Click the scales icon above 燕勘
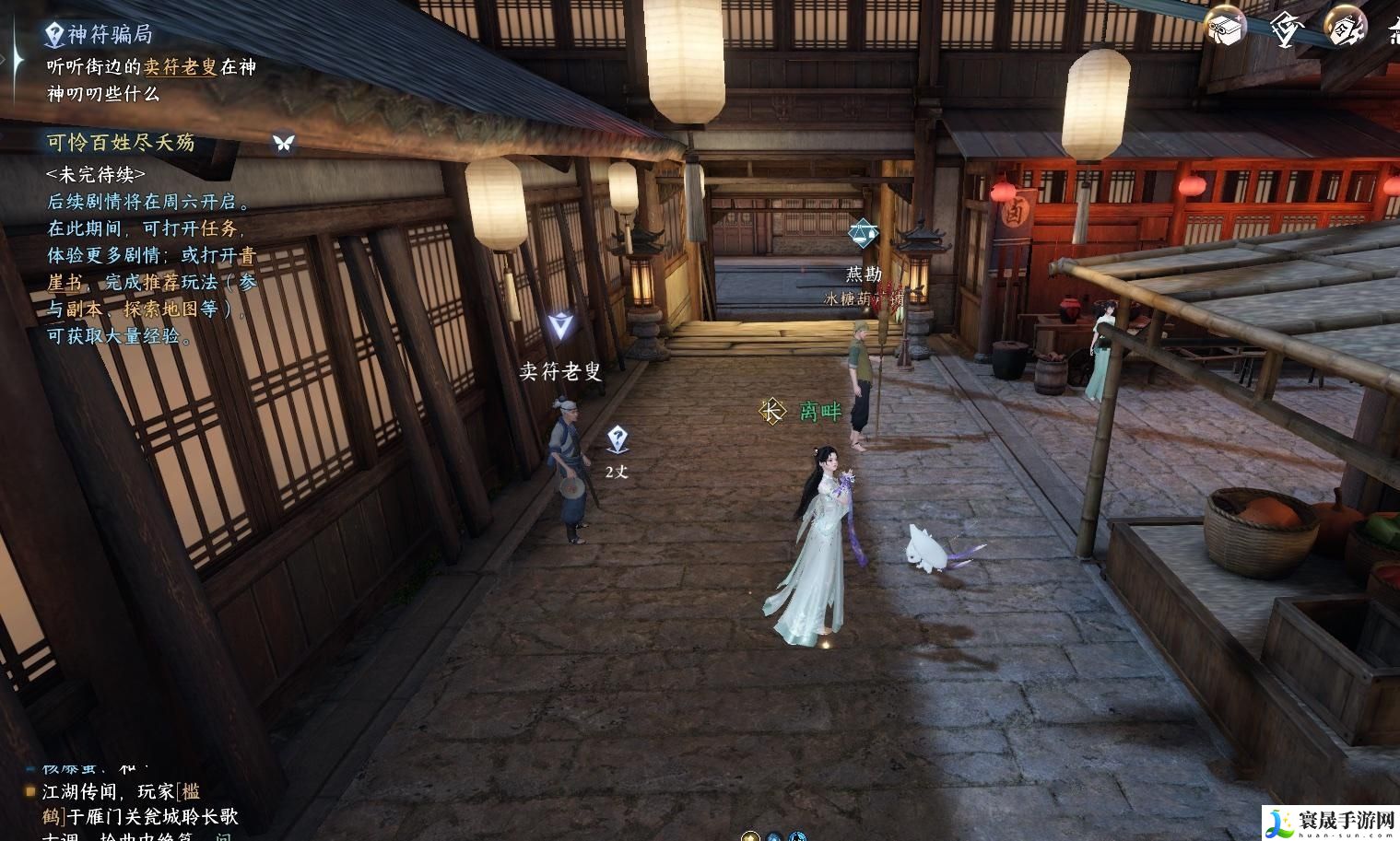This screenshot has height=841, width=1400. (863, 234)
